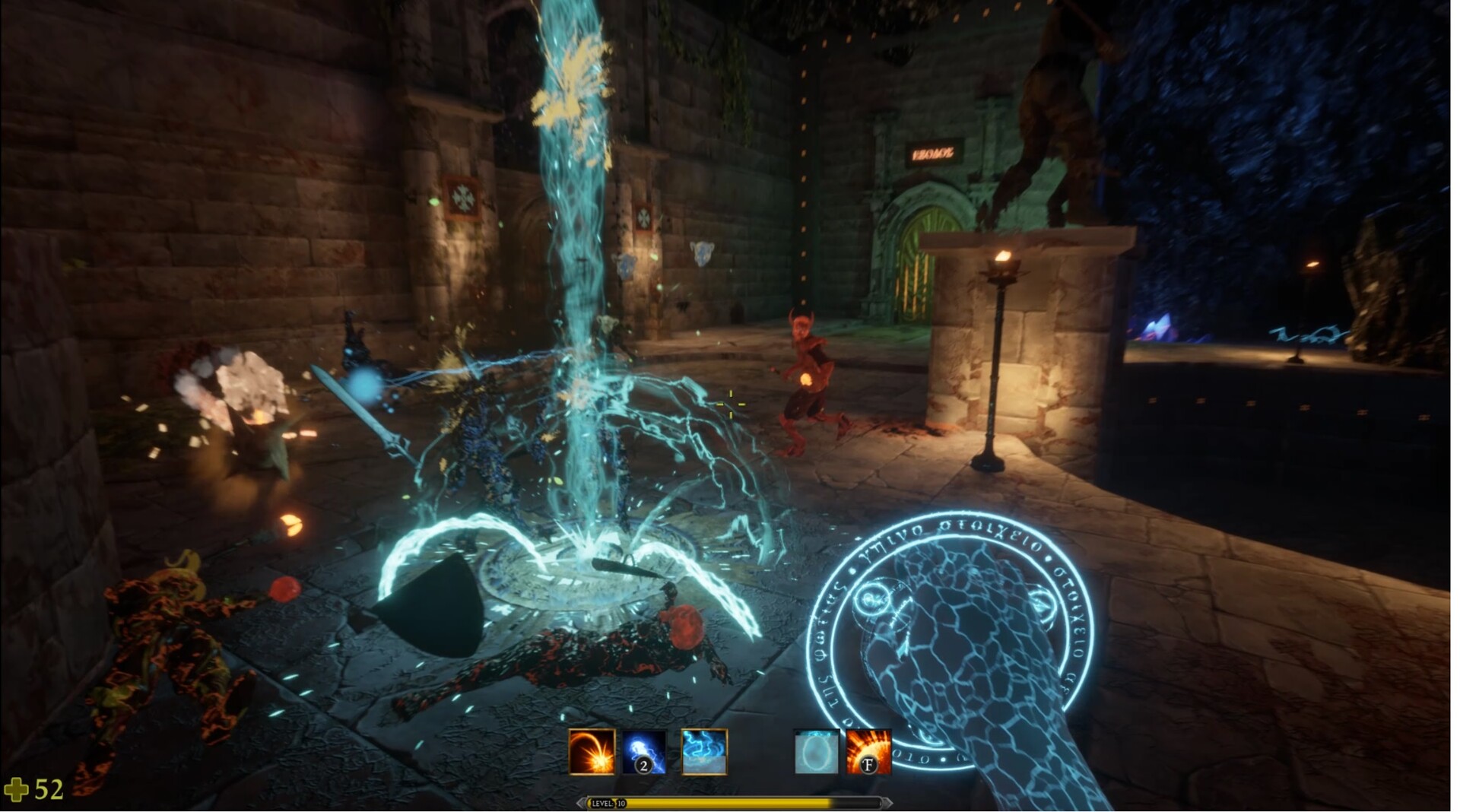Click the number 2 charge badge
The image size is (1460, 812).
[x=644, y=765]
